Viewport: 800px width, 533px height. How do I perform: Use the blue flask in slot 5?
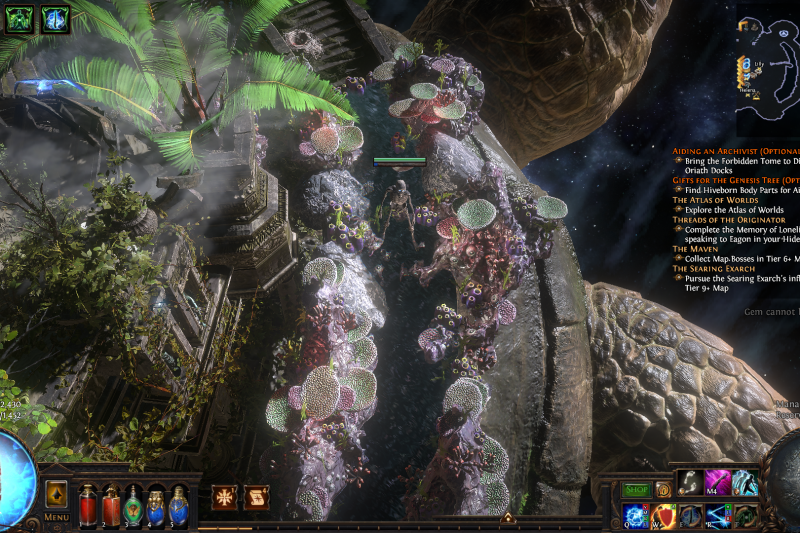click(178, 504)
